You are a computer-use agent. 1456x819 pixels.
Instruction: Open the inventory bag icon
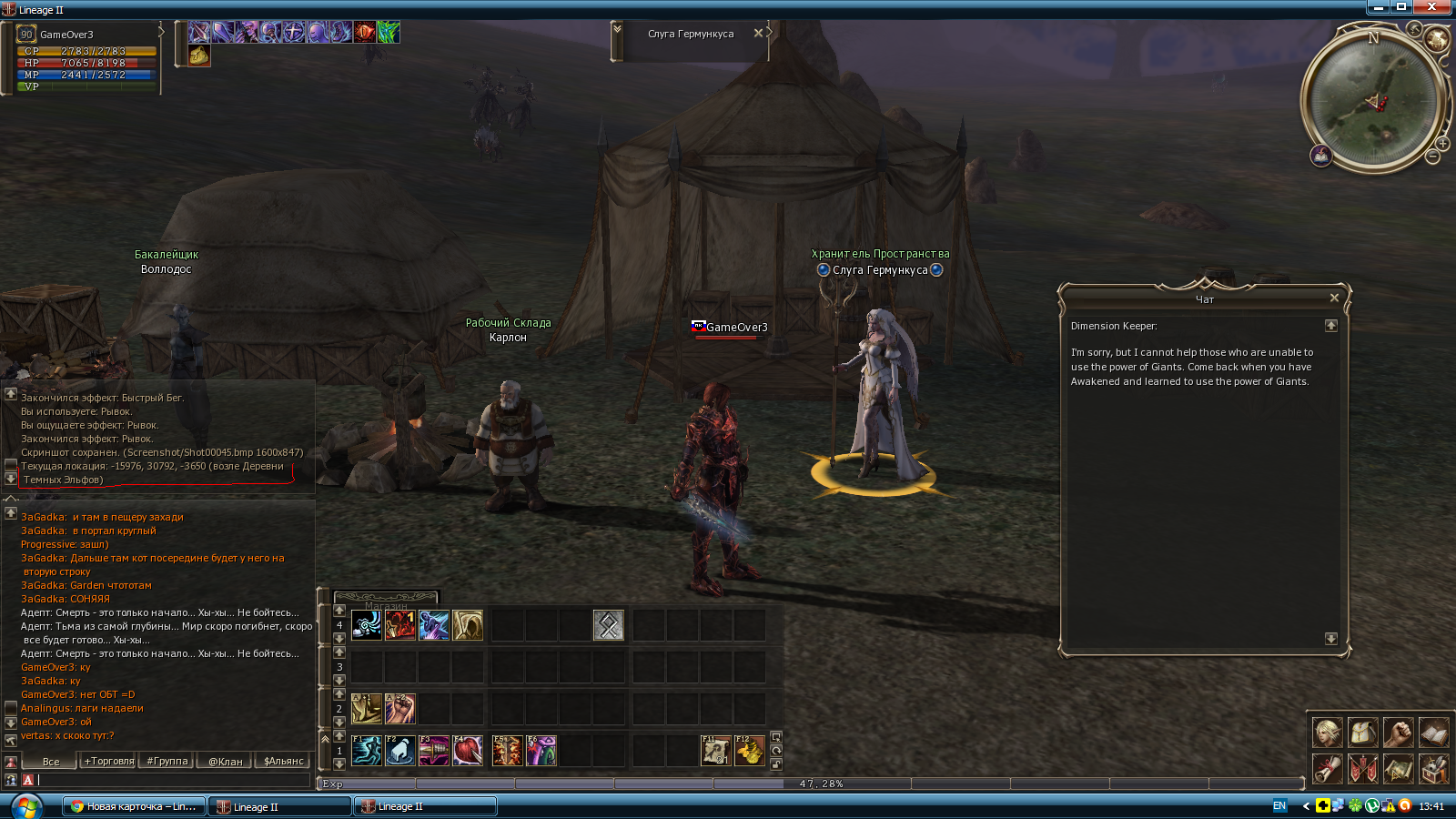coord(1362,732)
